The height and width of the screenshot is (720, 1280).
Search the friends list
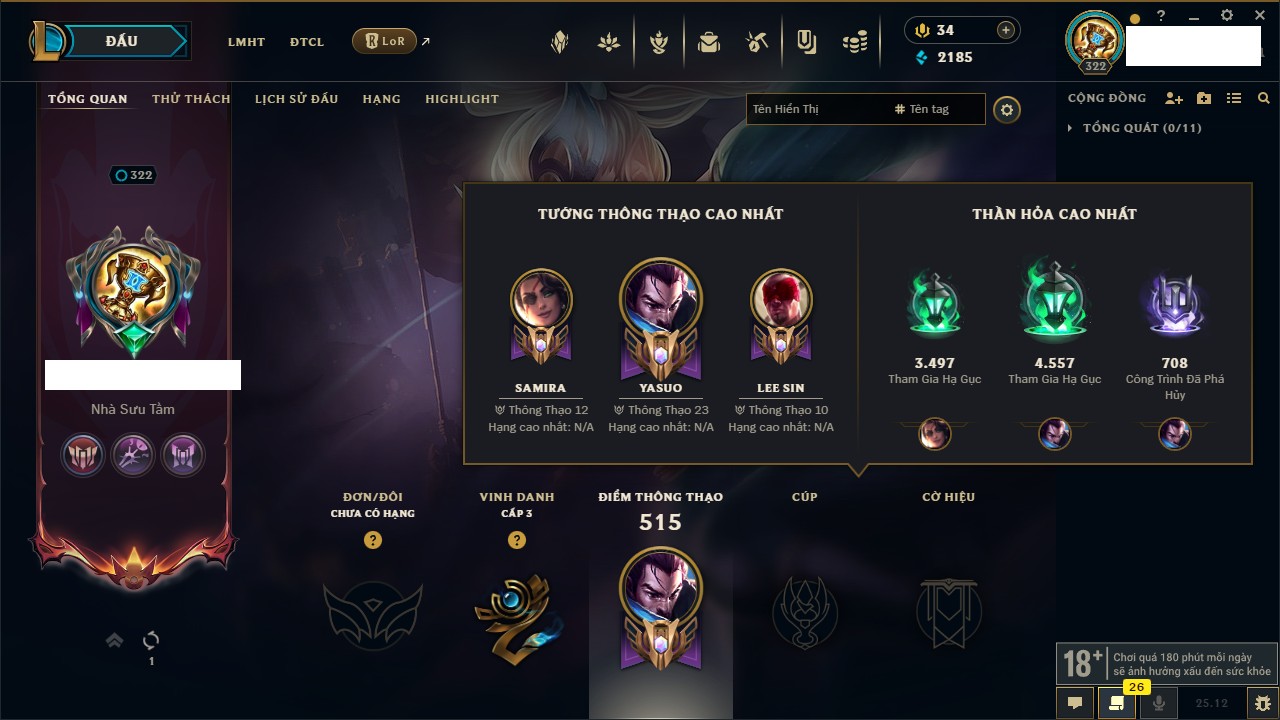coord(1264,98)
